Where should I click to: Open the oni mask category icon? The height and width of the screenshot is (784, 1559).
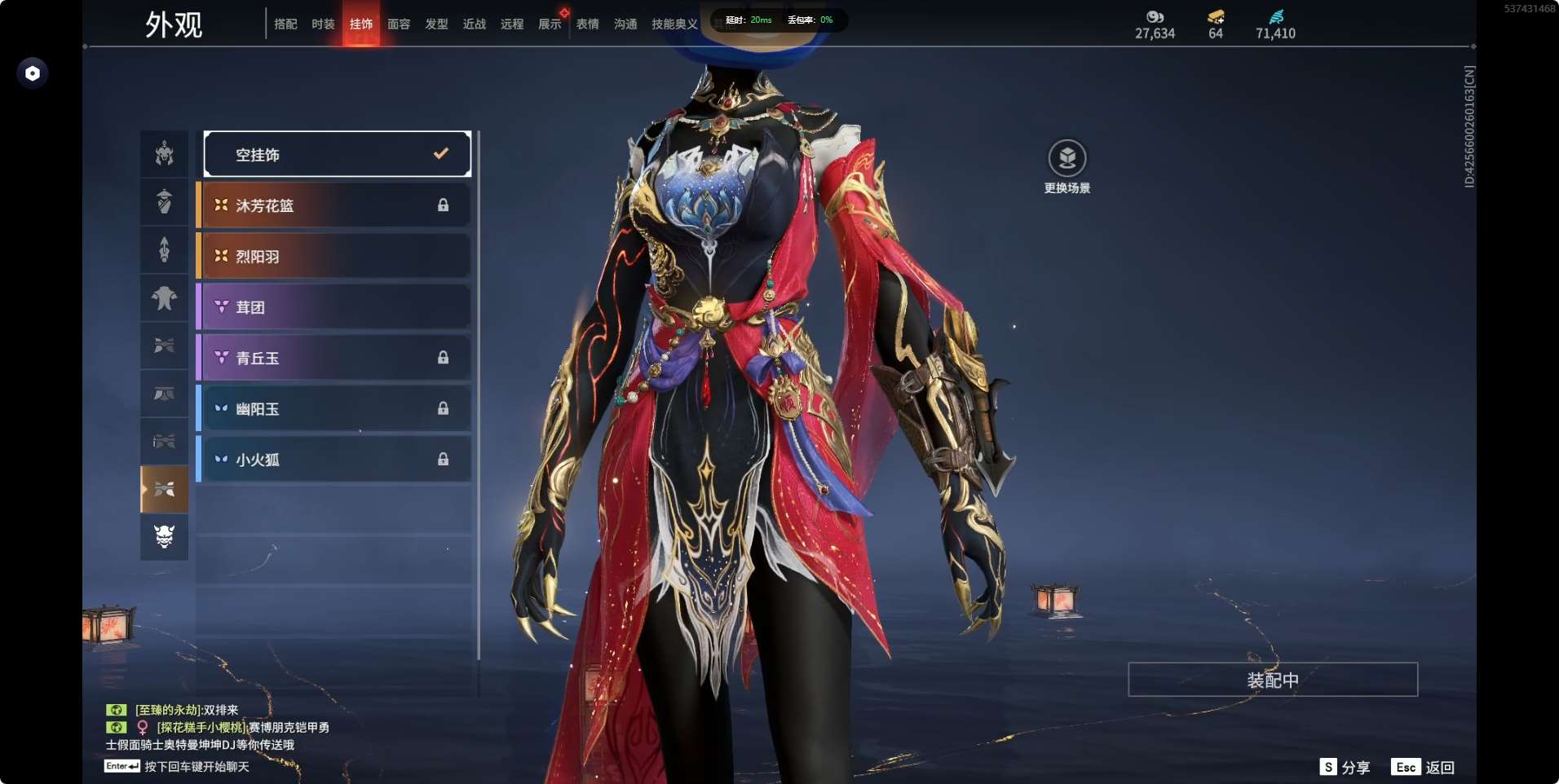click(164, 536)
